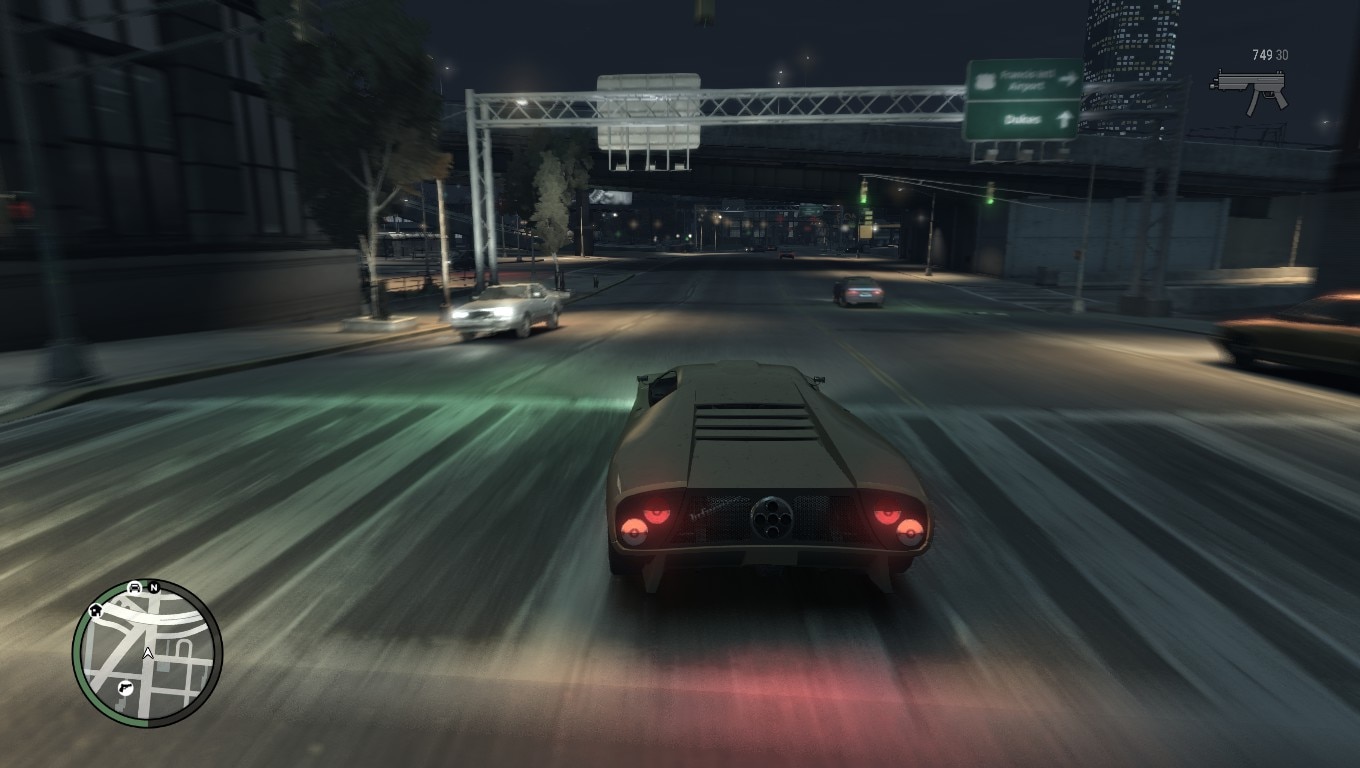Click the circular minimap radar
Screen dimensions: 1360x768
coord(147,654)
